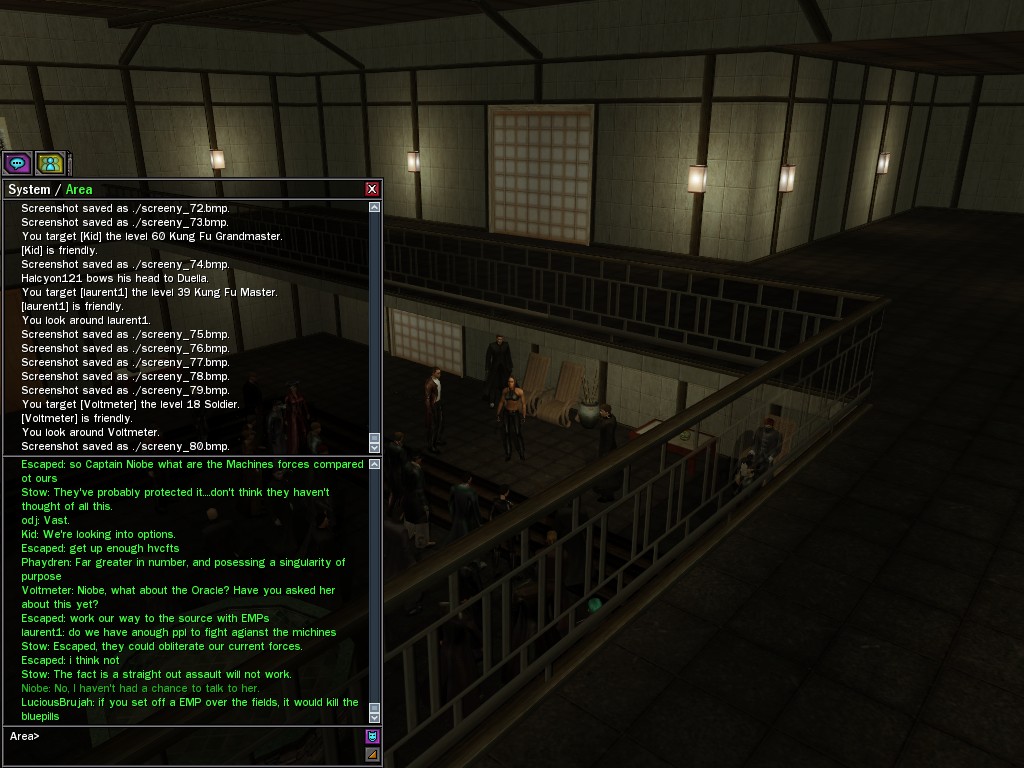Click the area chat scroll-up arrow
This screenshot has width=1024, height=768.
375,464
